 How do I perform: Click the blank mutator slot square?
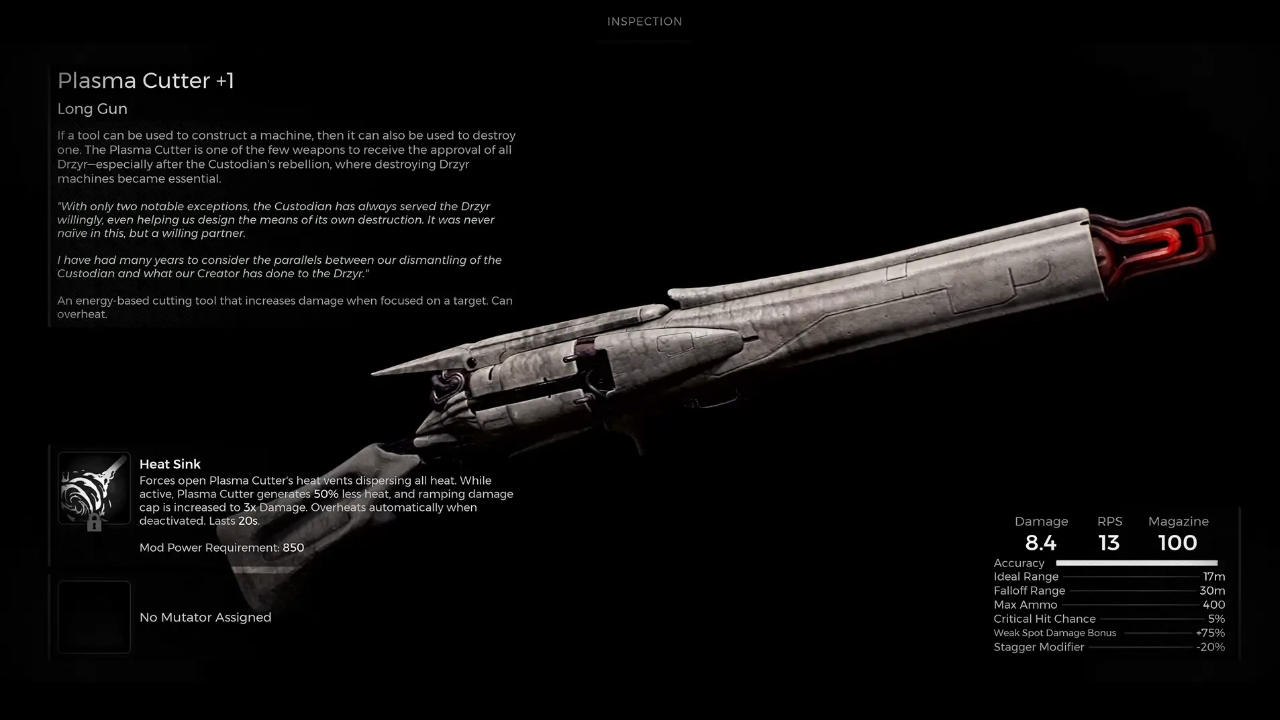click(93, 617)
